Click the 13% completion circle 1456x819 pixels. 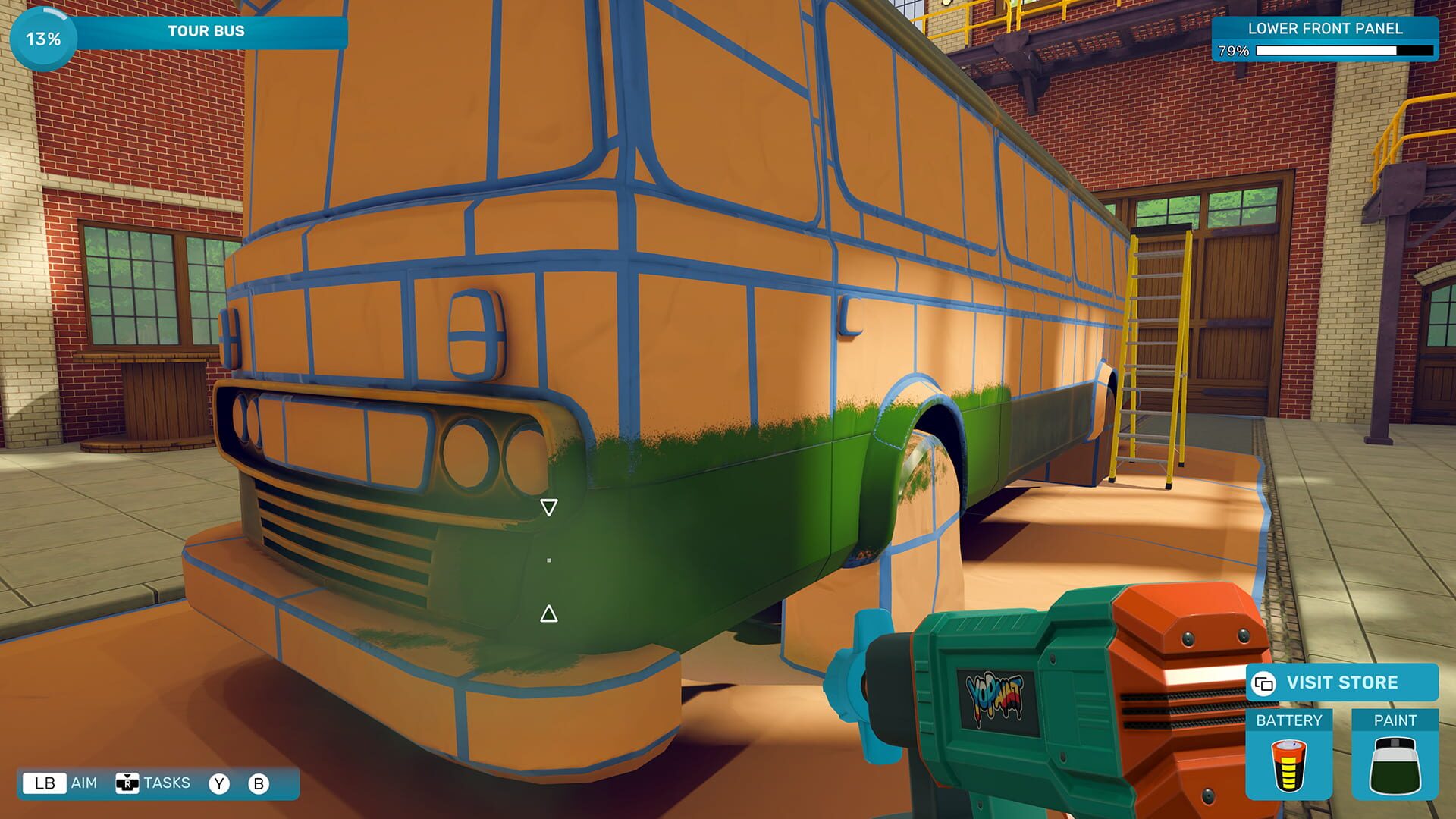click(x=42, y=36)
